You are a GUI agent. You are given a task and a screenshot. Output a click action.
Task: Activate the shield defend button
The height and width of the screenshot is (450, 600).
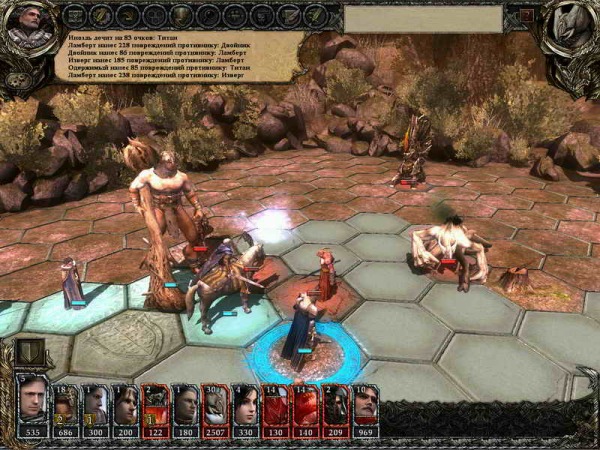coord(29,351)
